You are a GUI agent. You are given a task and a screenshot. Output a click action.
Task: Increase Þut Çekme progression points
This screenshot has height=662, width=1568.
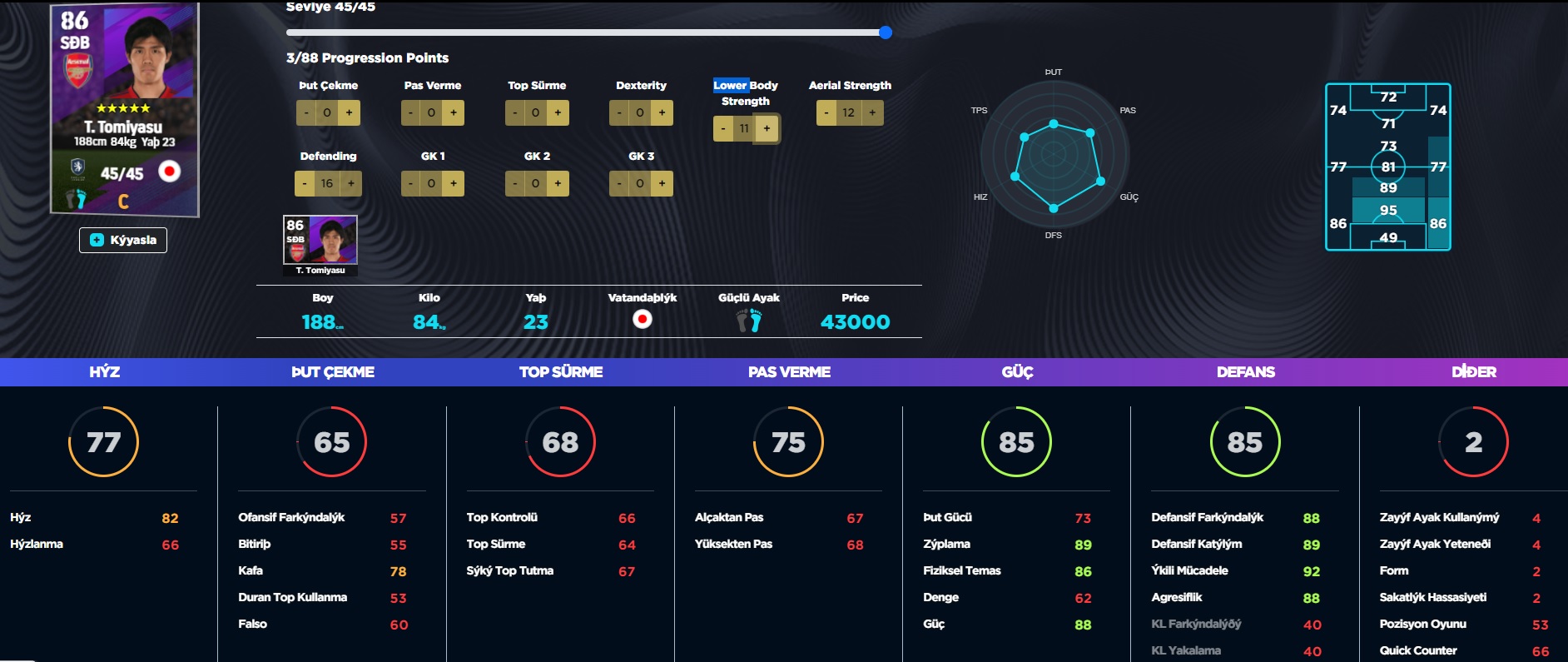[x=350, y=112]
